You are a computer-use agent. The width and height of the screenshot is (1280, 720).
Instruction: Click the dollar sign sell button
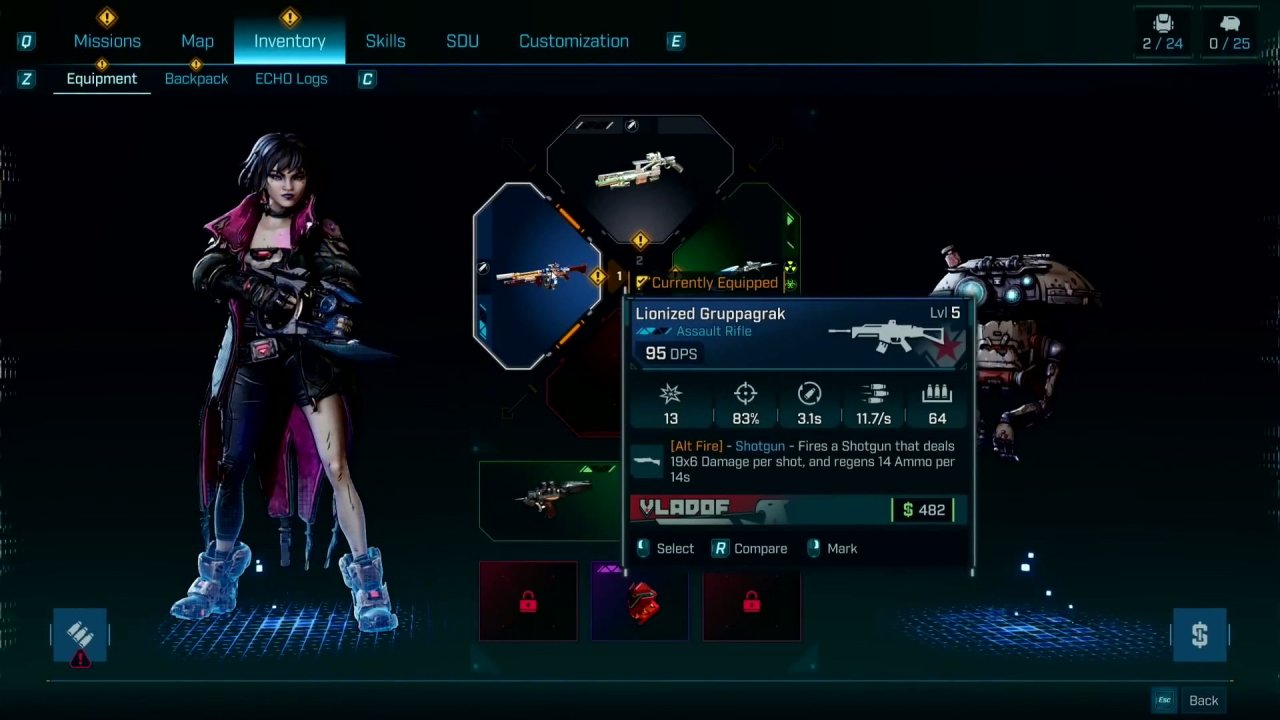pyautogui.click(x=1199, y=635)
